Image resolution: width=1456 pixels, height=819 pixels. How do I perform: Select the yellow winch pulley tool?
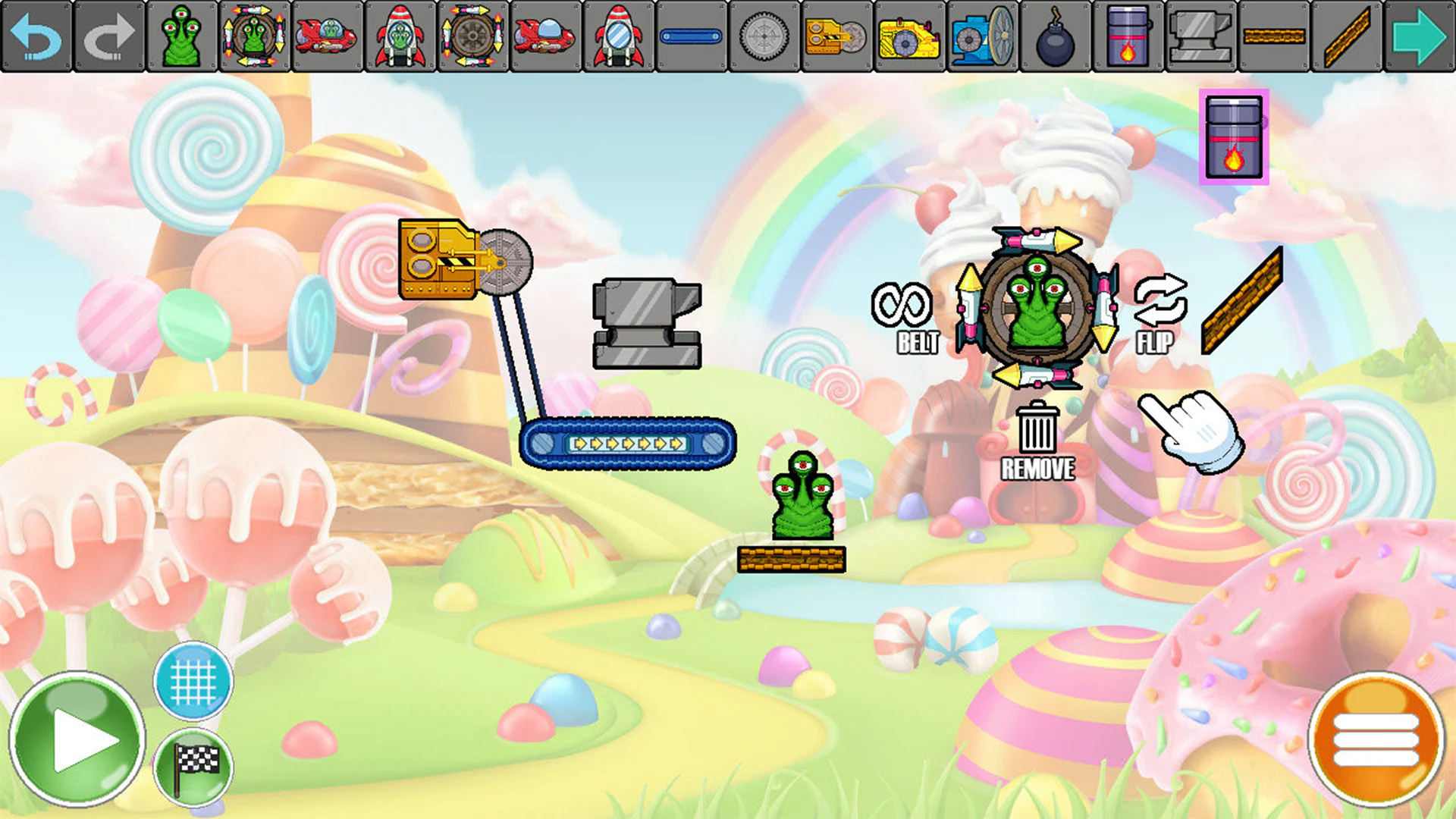(x=838, y=36)
